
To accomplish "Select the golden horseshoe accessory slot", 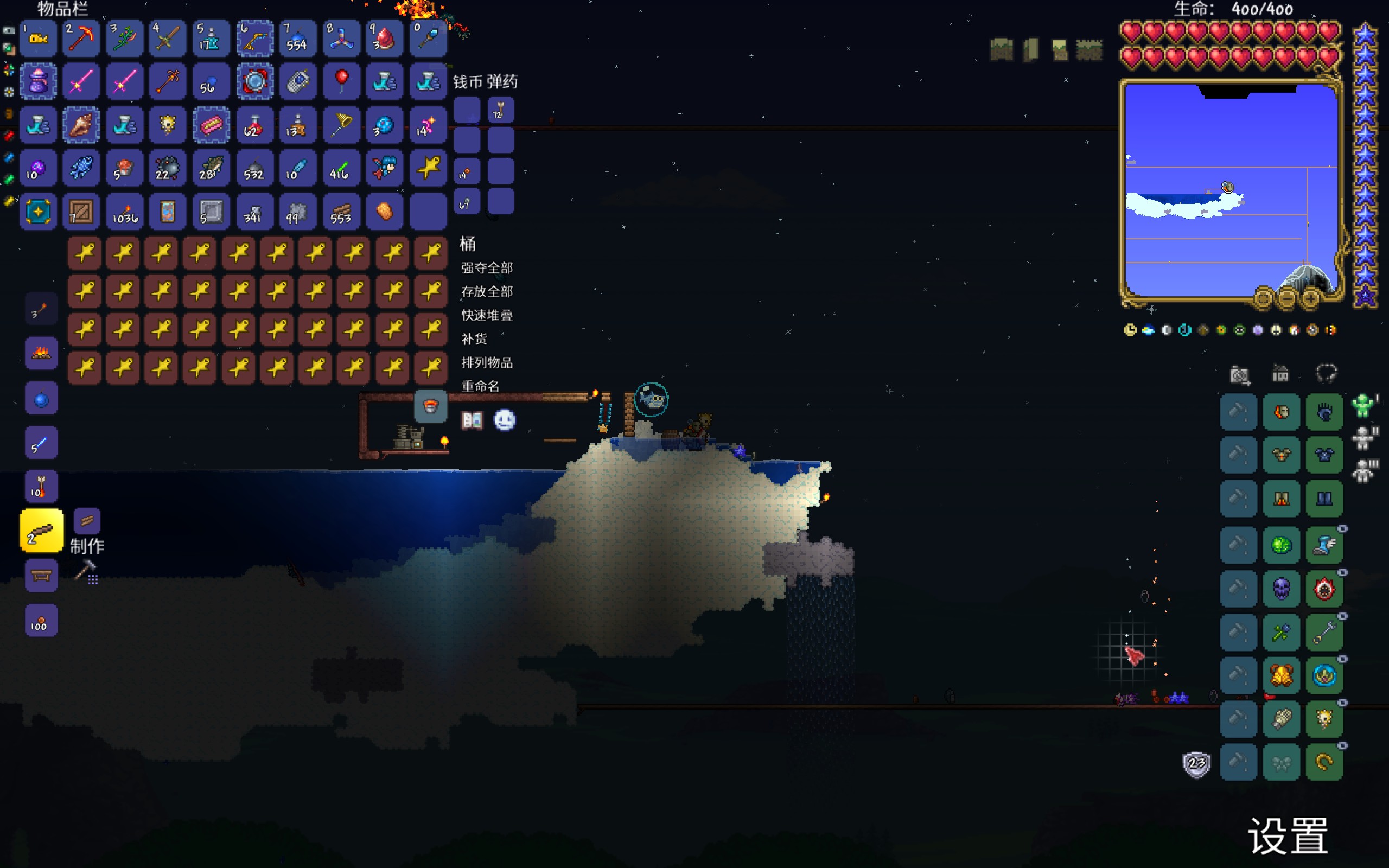I will (1324, 763).
